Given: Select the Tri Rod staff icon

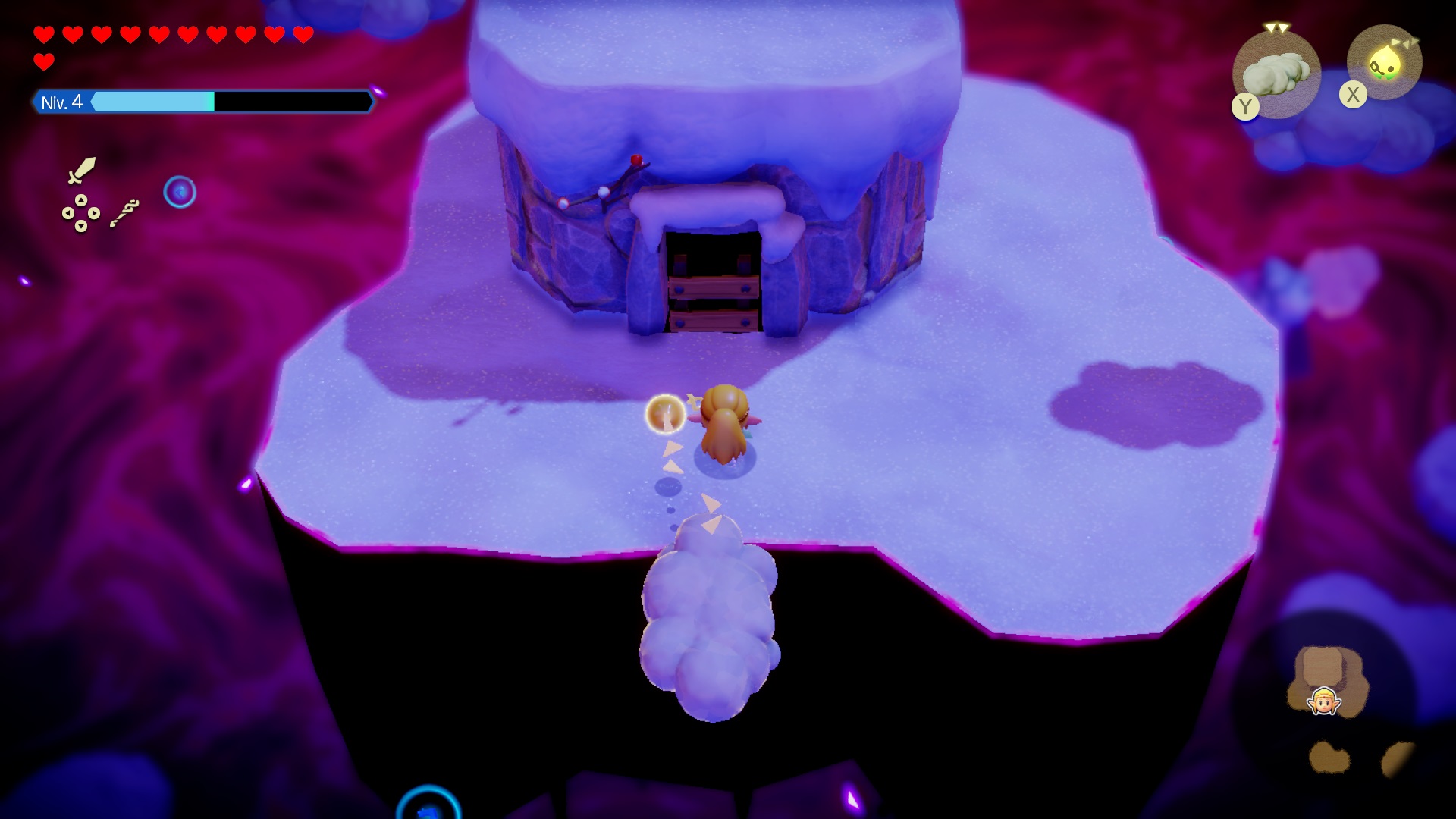Looking at the screenshot, I should (124, 212).
